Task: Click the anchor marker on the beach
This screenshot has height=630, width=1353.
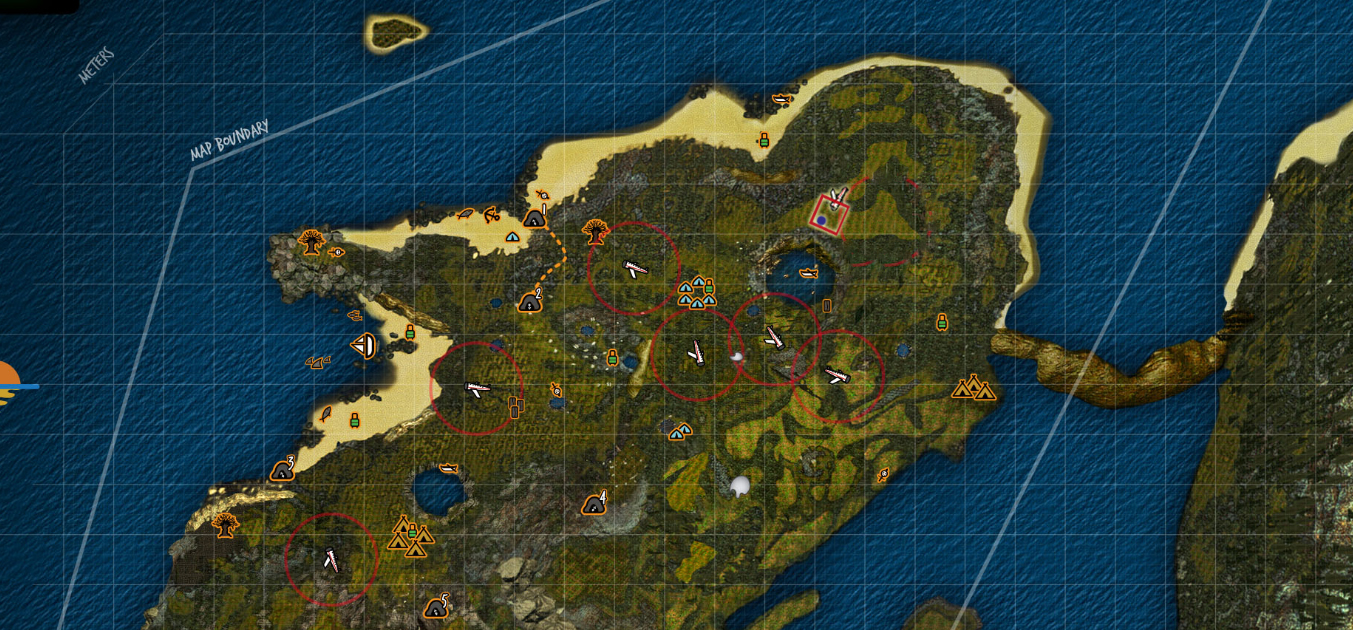Action: (491, 213)
